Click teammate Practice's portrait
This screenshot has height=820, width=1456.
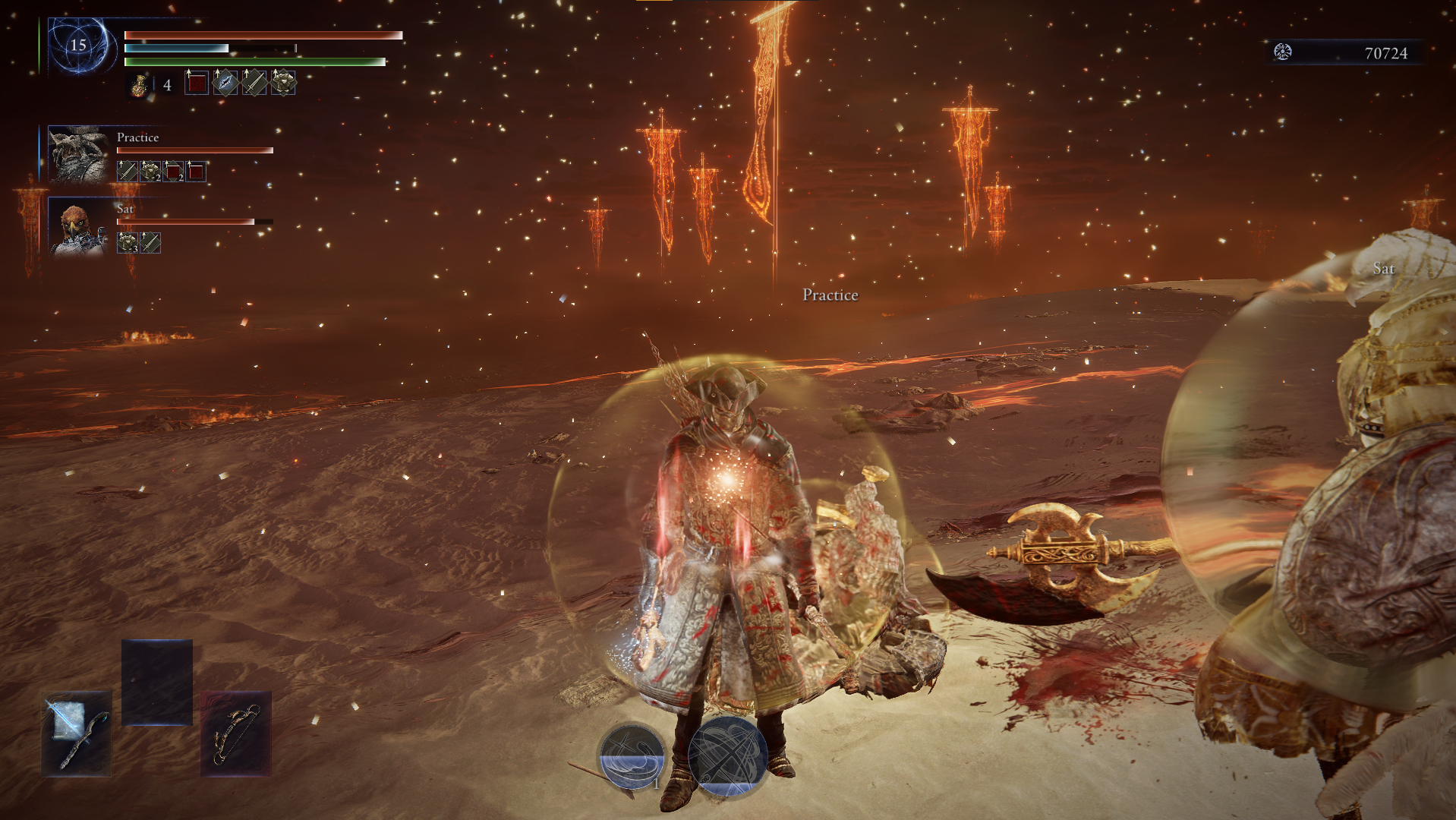pyautogui.click(x=78, y=155)
